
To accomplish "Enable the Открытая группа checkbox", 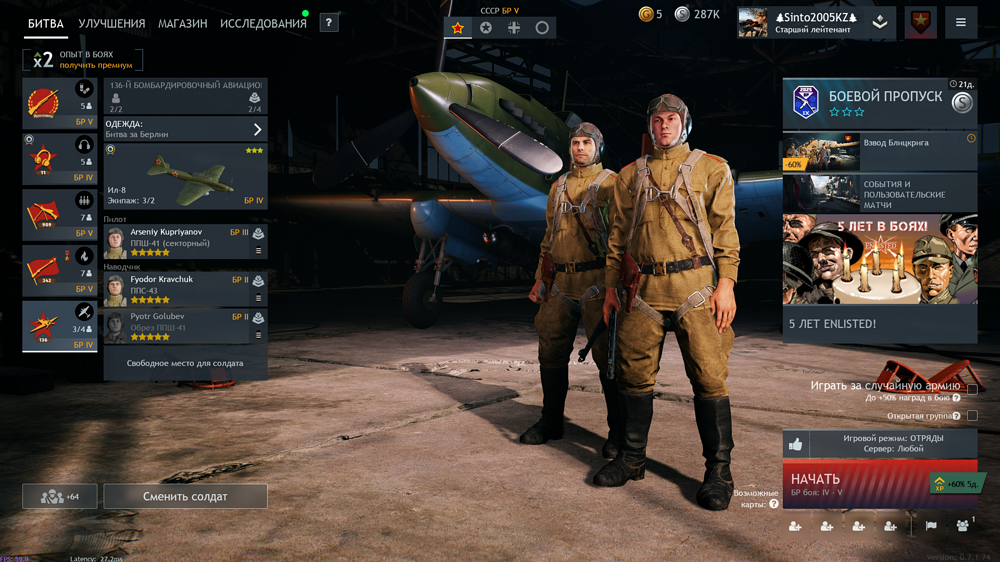I will pos(972,416).
